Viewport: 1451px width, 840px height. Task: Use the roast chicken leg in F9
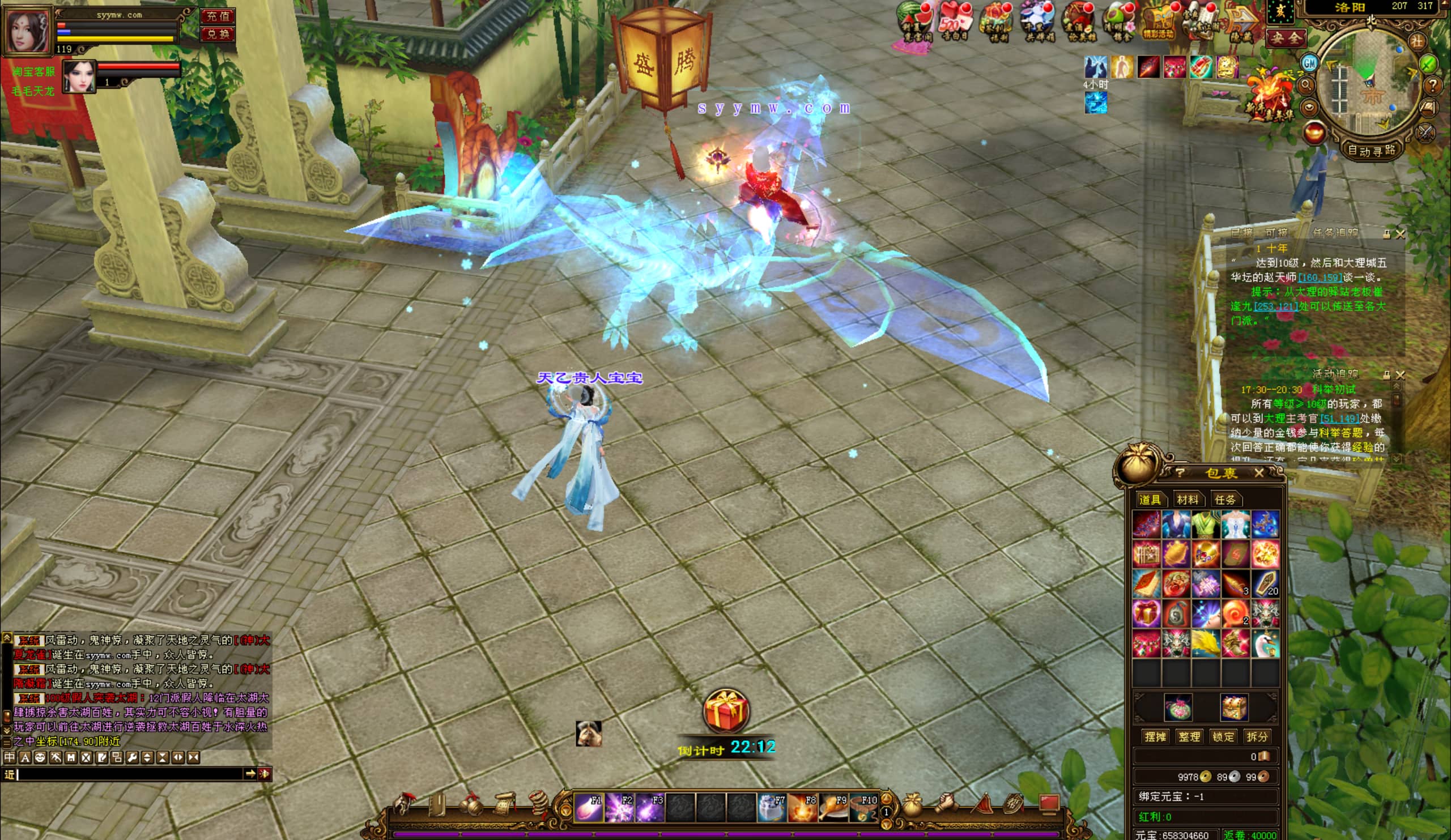click(x=833, y=807)
